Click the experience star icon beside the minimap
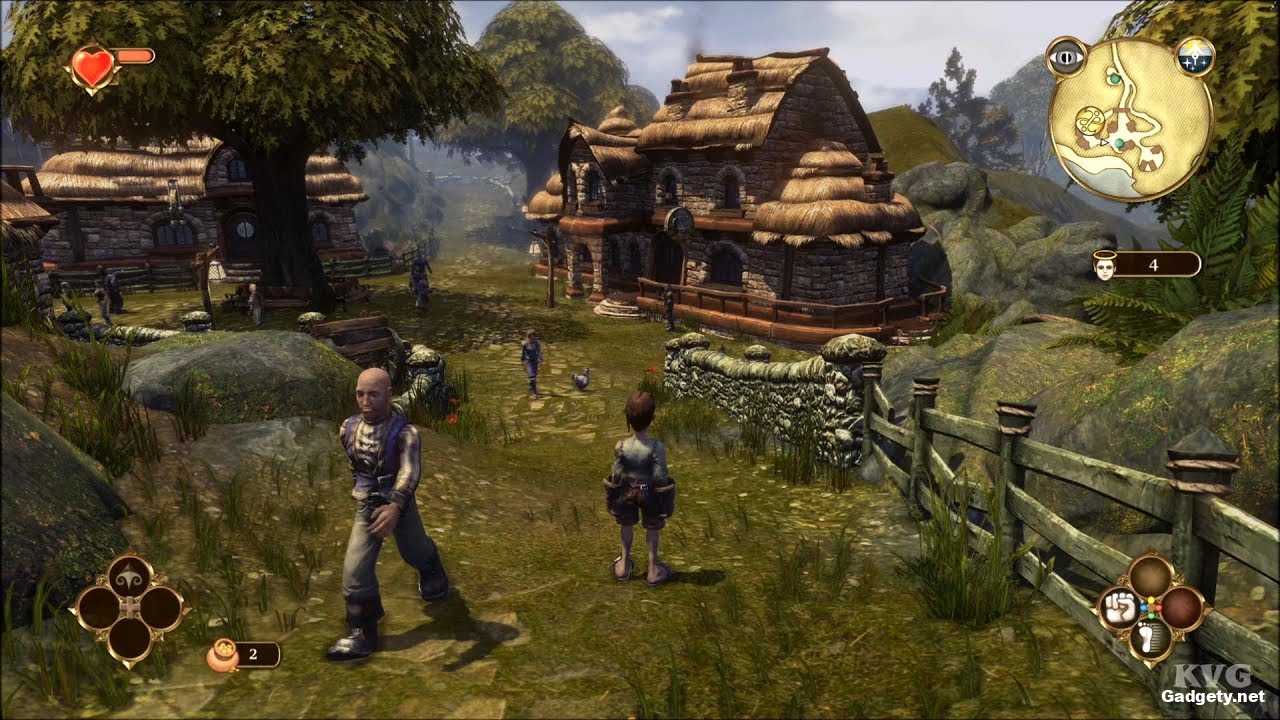This screenshot has width=1280, height=720. pyautogui.click(x=1196, y=55)
